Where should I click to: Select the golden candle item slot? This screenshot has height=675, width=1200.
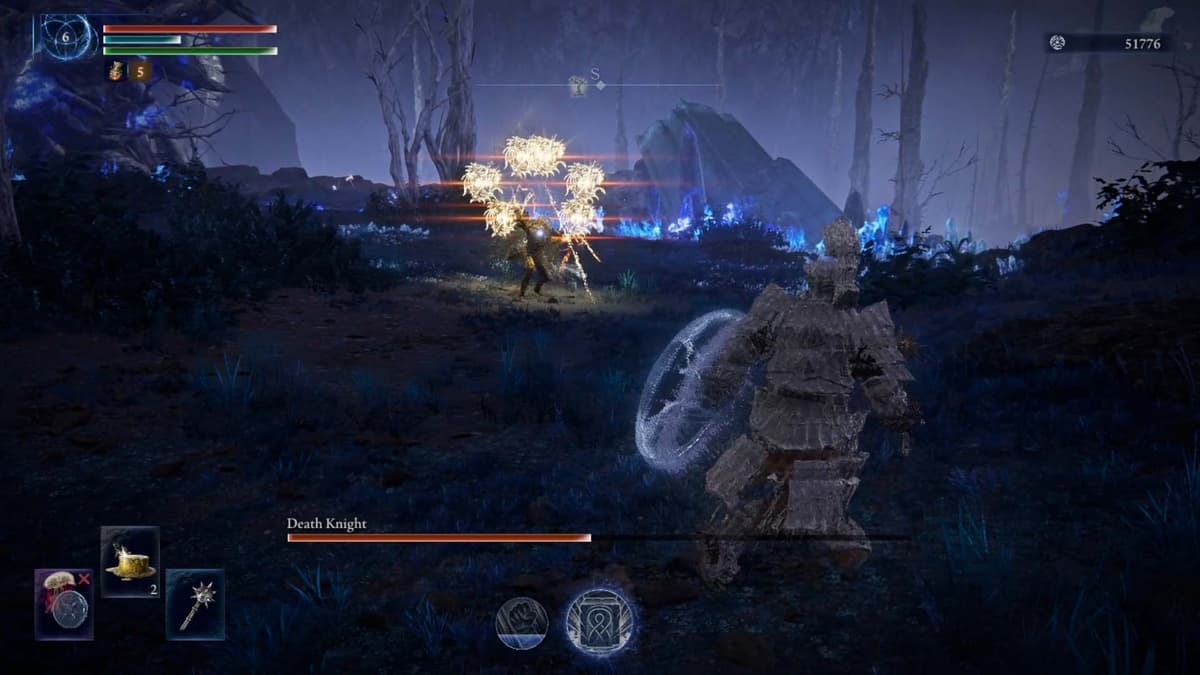point(130,562)
